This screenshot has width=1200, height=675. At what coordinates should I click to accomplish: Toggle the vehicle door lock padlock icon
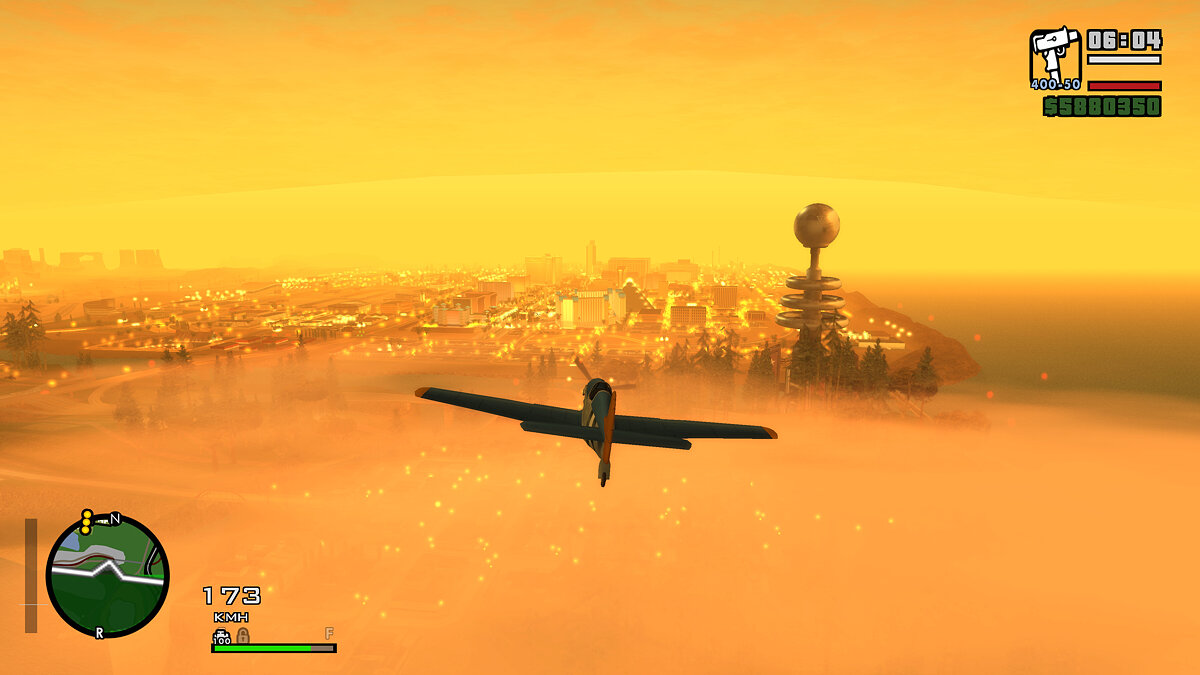click(242, 635)
